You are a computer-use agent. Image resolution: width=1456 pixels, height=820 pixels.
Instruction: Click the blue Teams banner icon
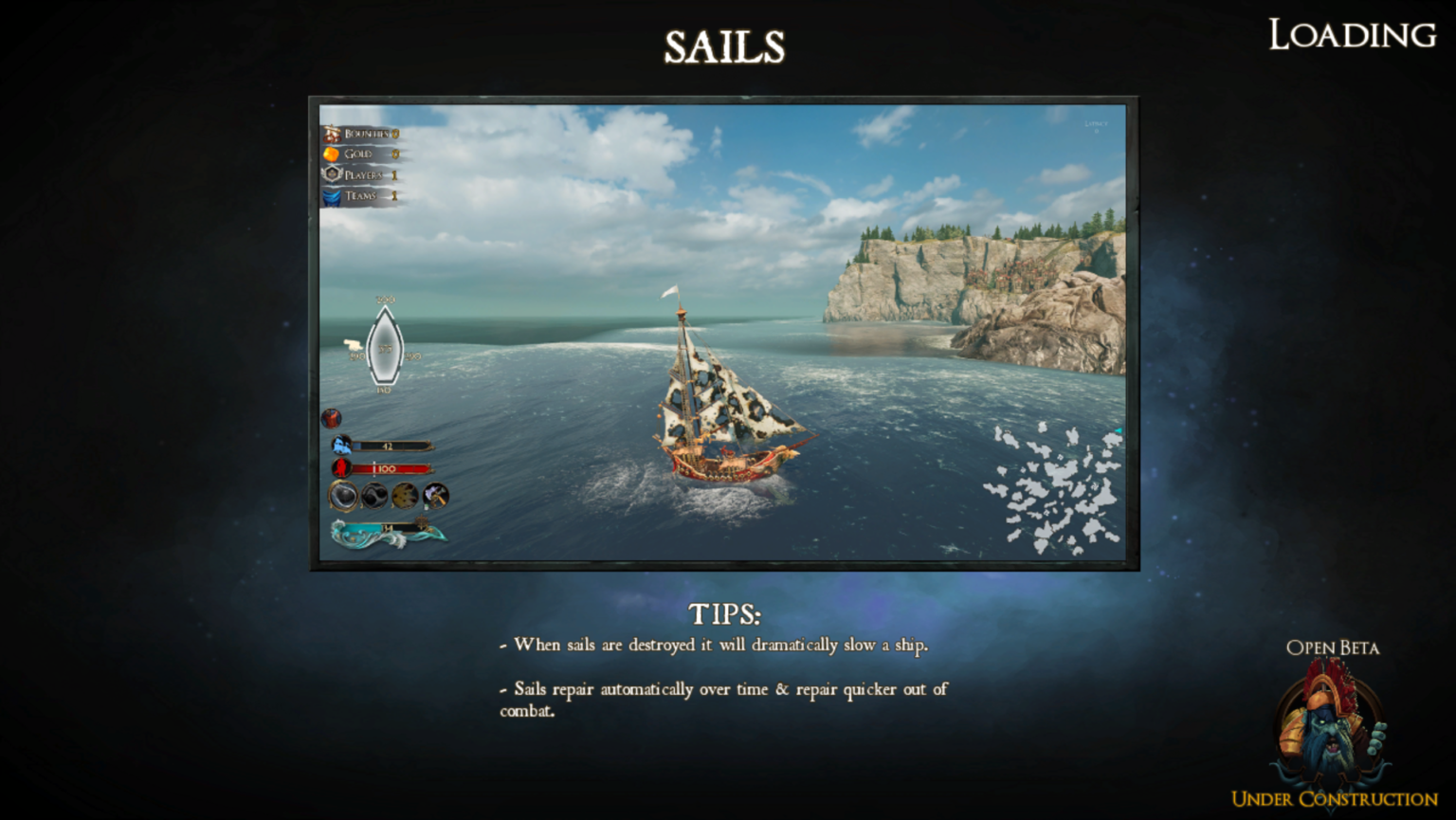(331, 196)
